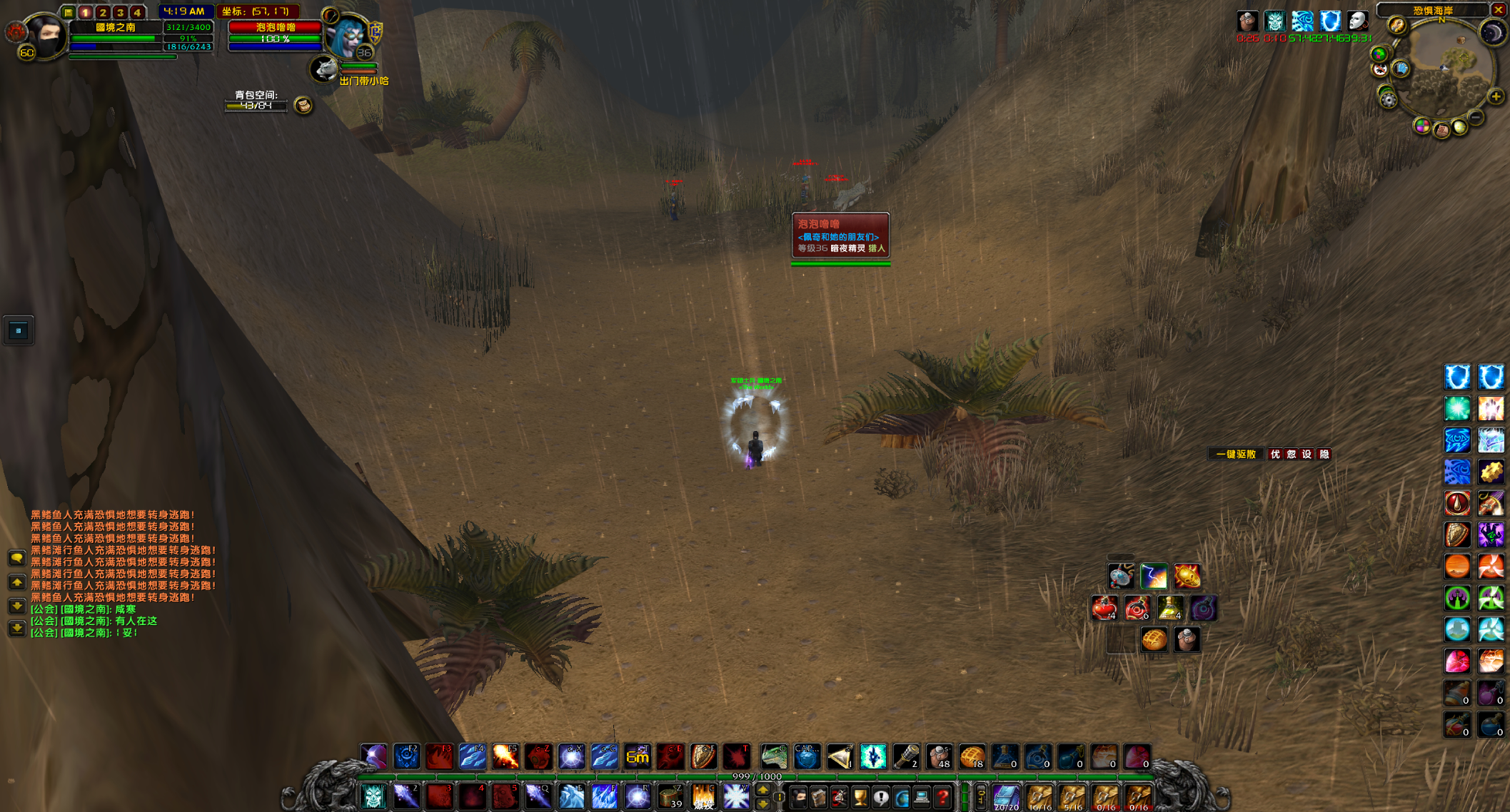Click the white mask buff icon
The height and width of the screenshot is (812, 1510).
(1358, 21)
